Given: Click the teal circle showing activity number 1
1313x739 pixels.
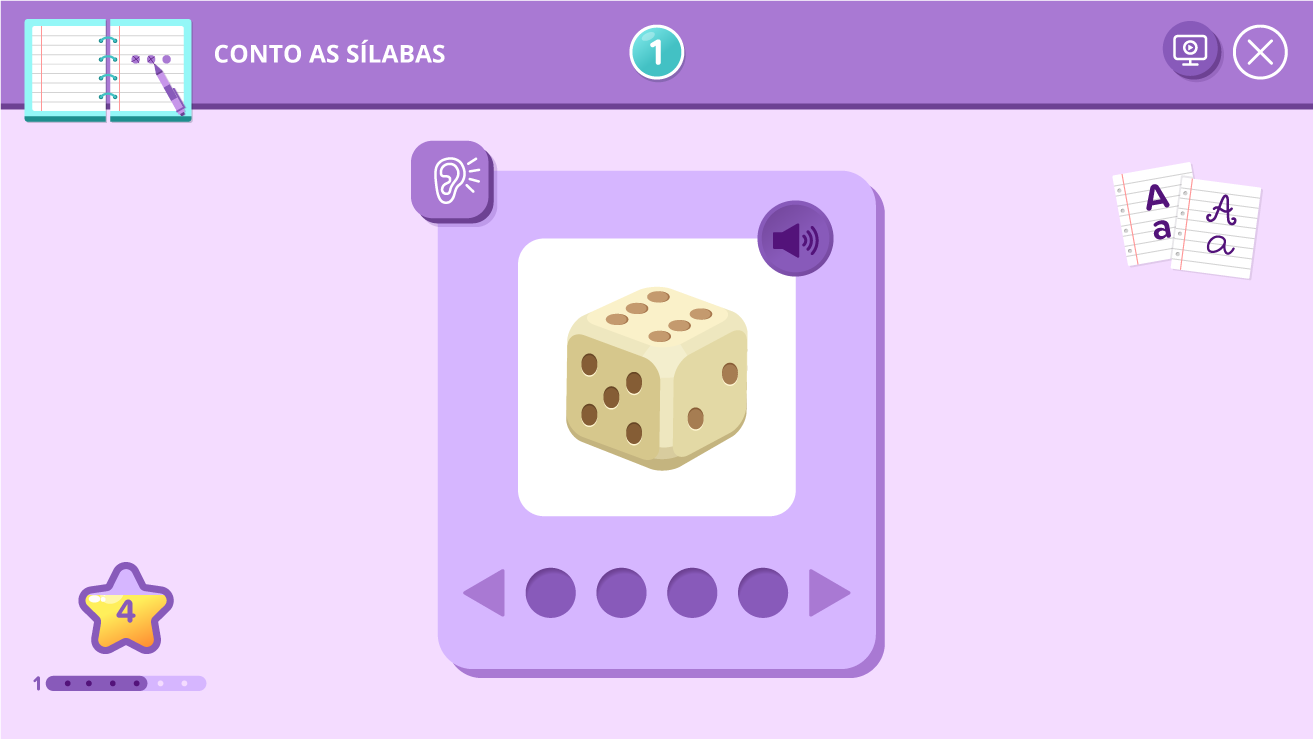Looking at the screenshot, I should 657,49.
